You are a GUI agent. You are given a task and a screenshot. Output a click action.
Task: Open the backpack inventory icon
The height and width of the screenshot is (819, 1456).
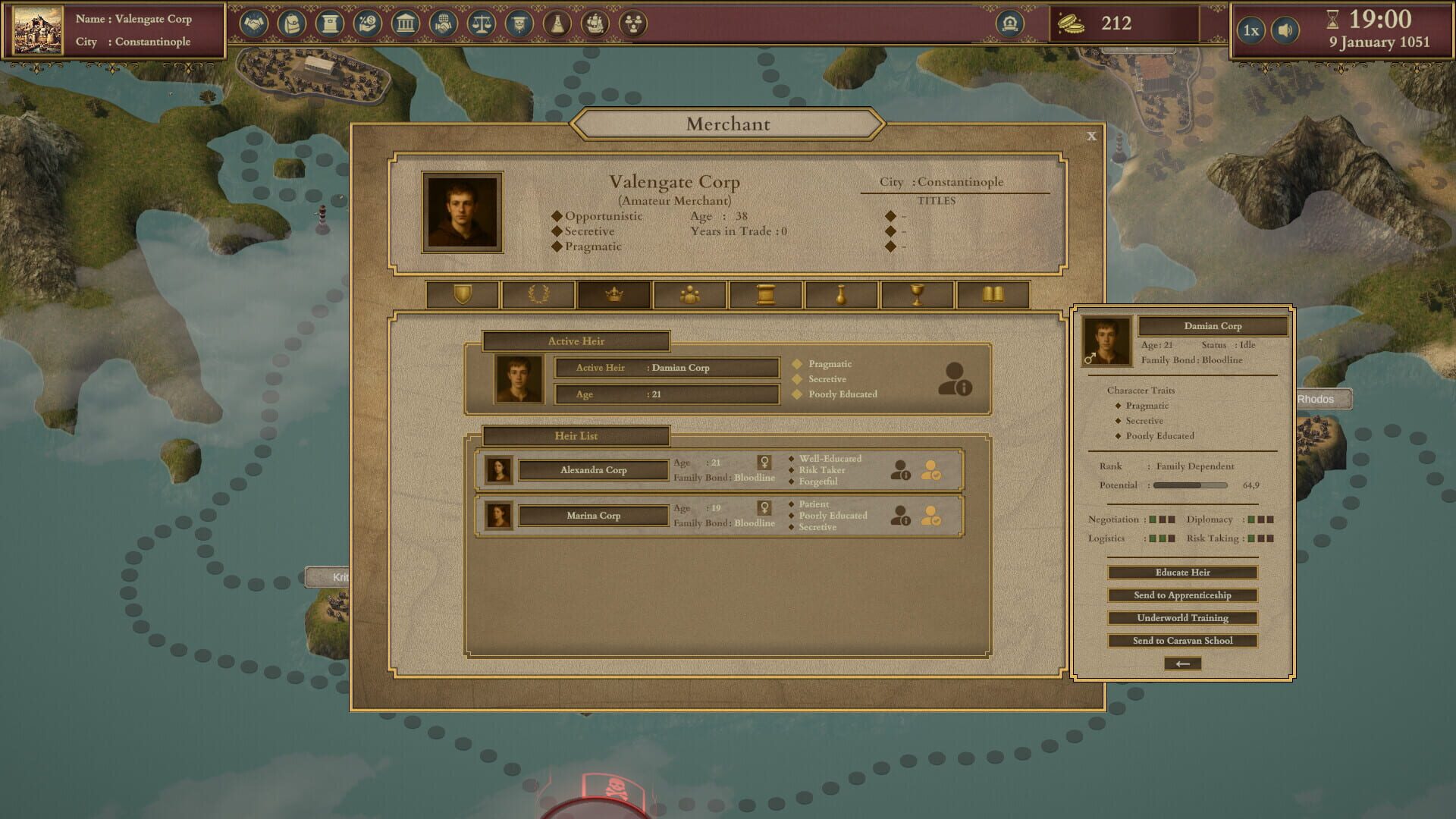[293, 24]
